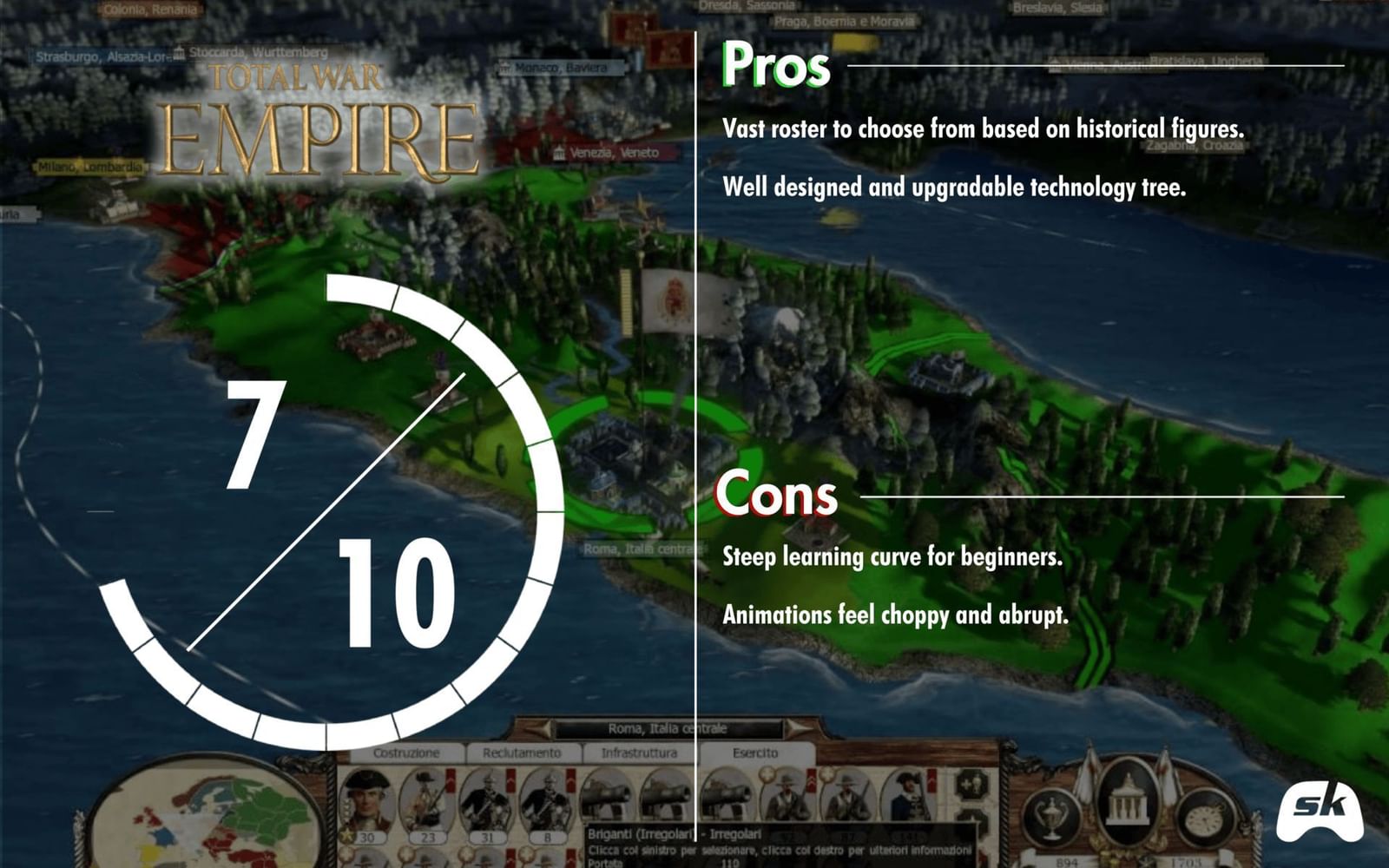
Task: Click the gold star toggle beside unit count 30
Action: [x=346, y=836]
